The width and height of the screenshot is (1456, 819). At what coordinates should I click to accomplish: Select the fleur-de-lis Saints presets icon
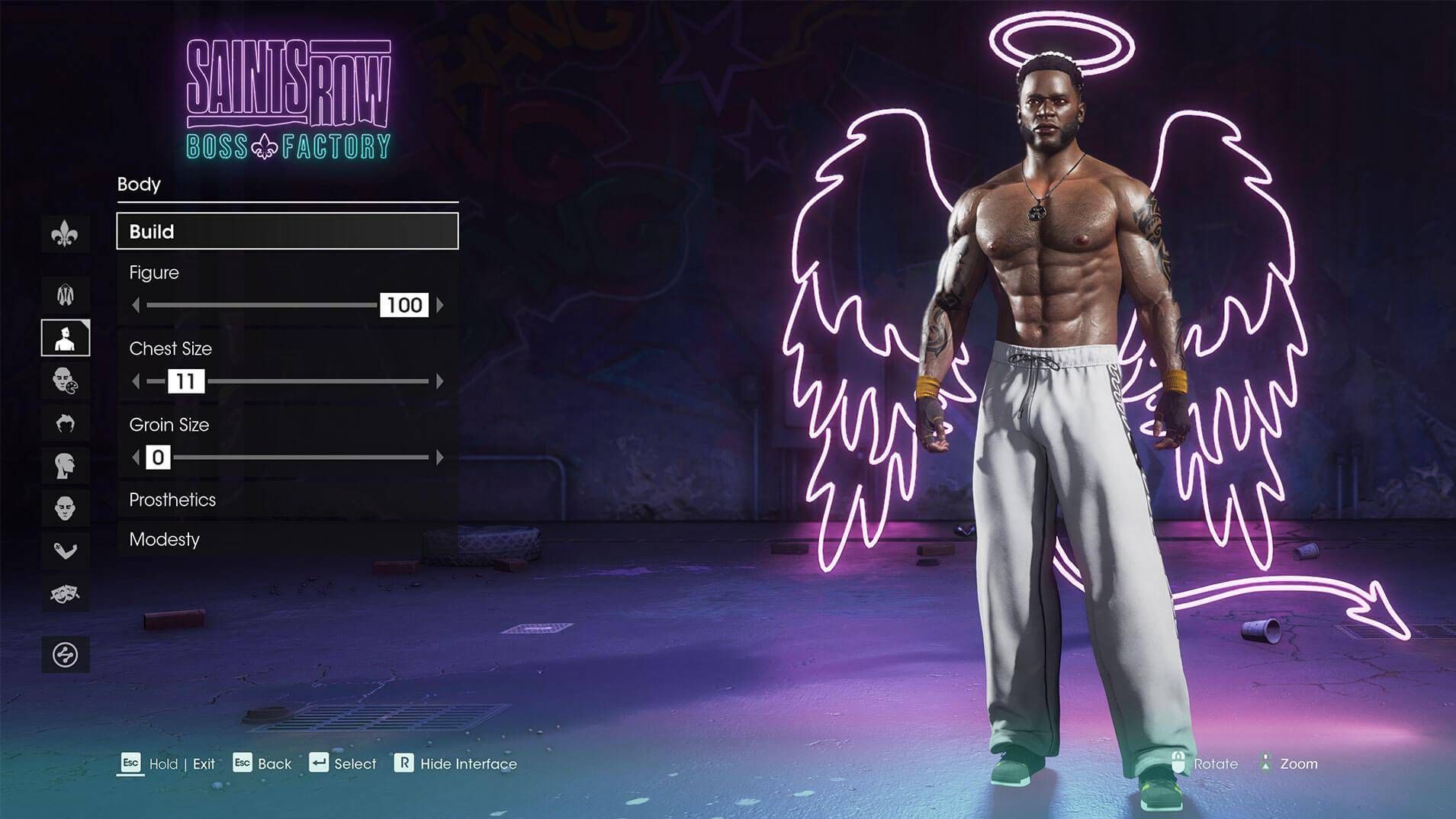coord(66,234)
